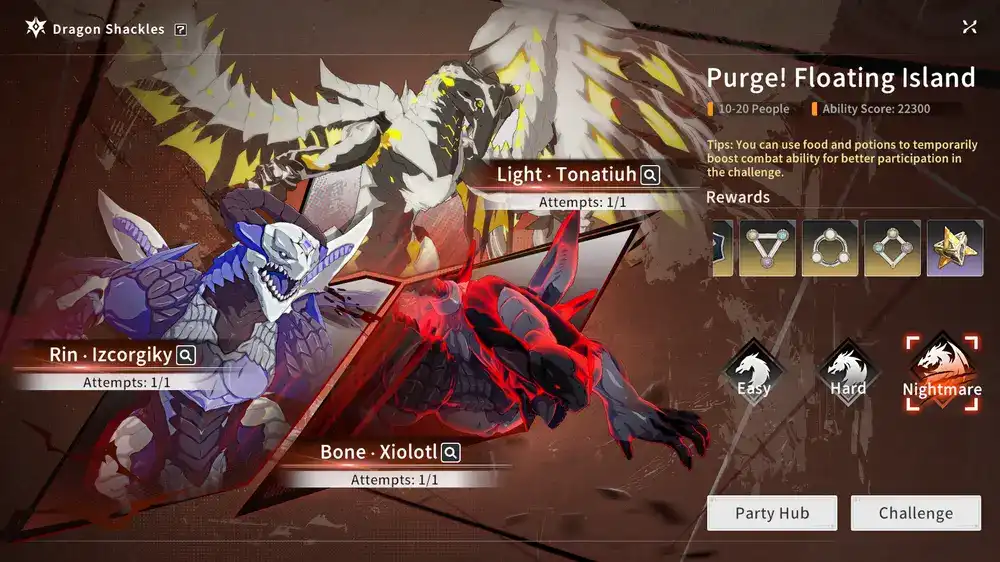The image size is (1000, 562).
Task: Open the Dragon Shackles help icon
Action: point(180,30)
